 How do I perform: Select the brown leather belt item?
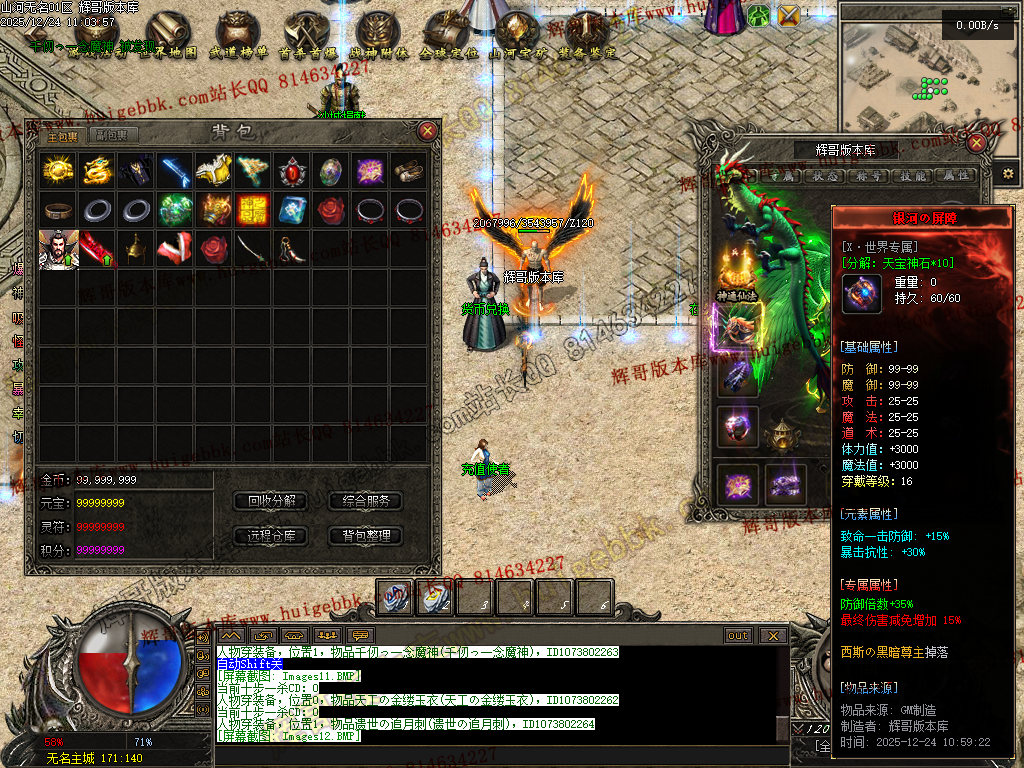click(x=57, y=210)
